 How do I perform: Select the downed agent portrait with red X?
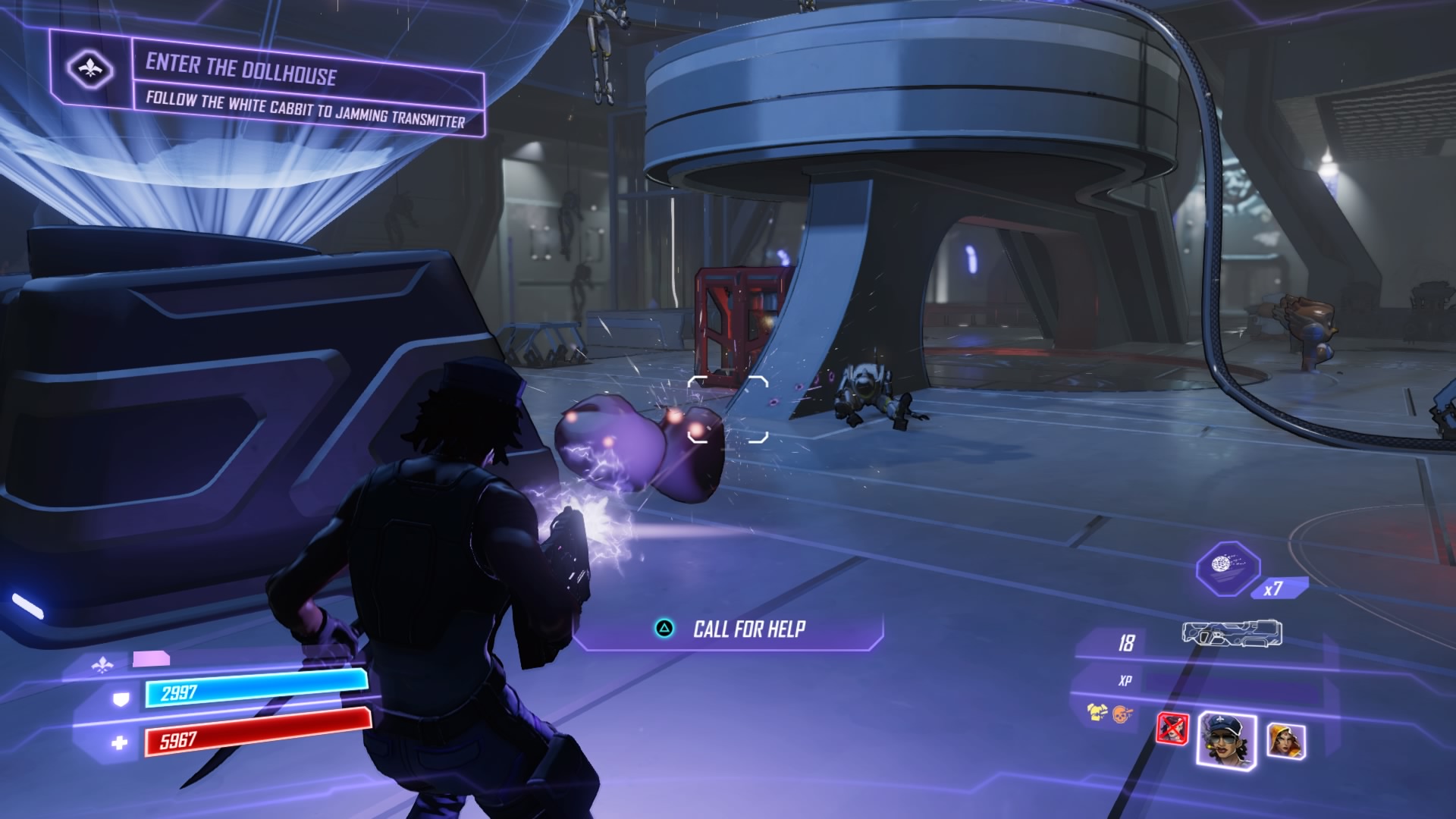tap(1172, 729)
